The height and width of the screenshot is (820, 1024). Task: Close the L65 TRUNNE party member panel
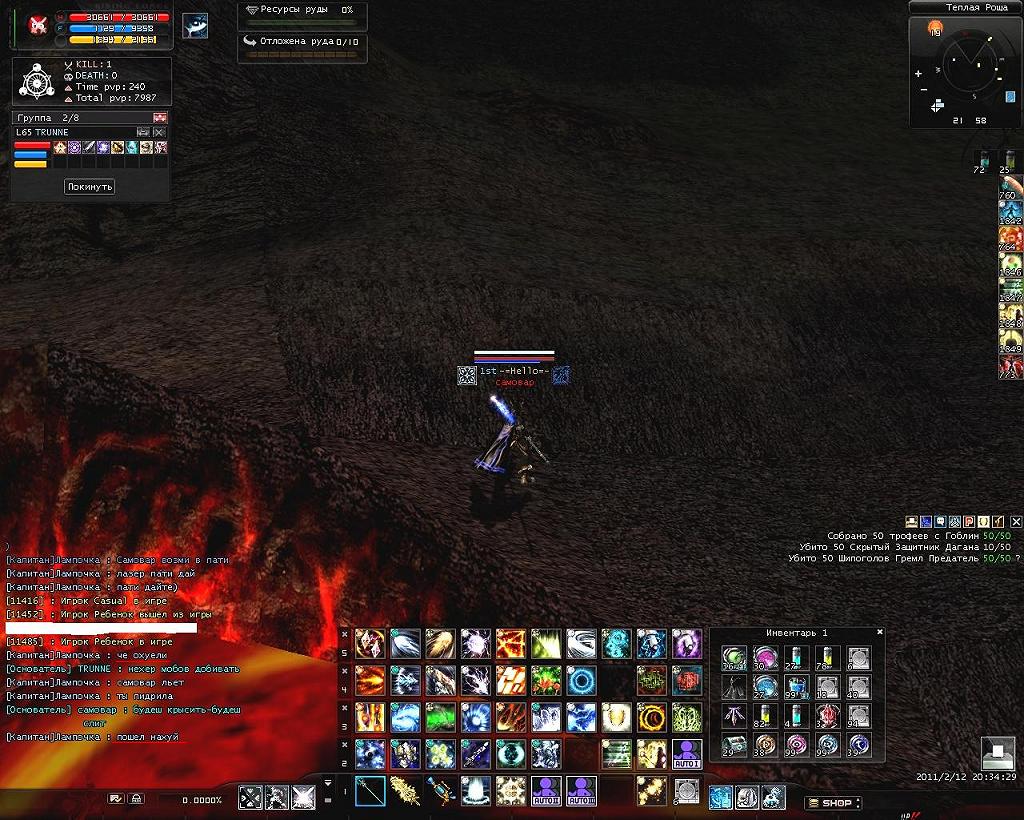[160, 132]
